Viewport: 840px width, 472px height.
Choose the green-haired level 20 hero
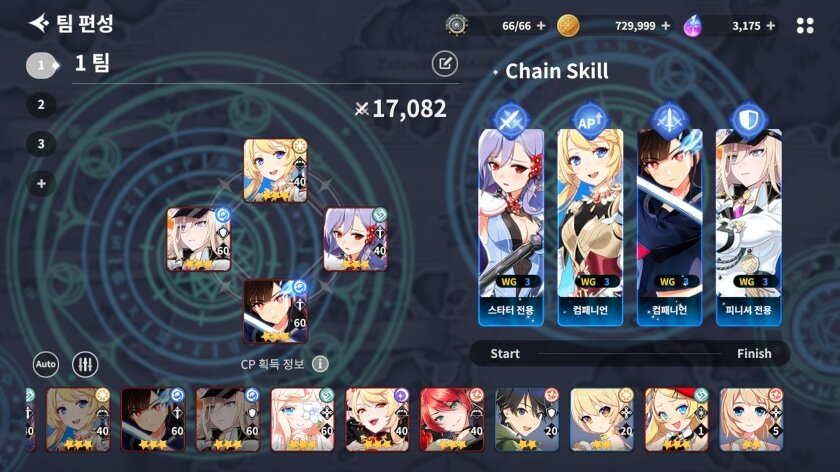[x=527, y=419]
